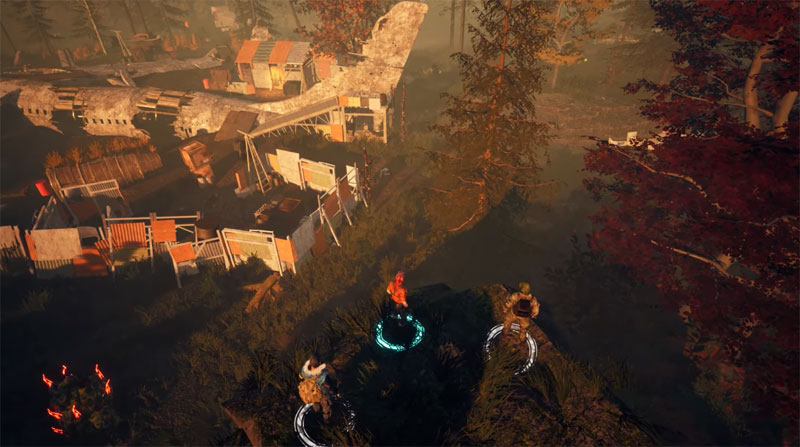The height and width of the screenshot is (447, 800).
Task: Select the tan-armored soldier in white ring
Action: pos(519,311)
